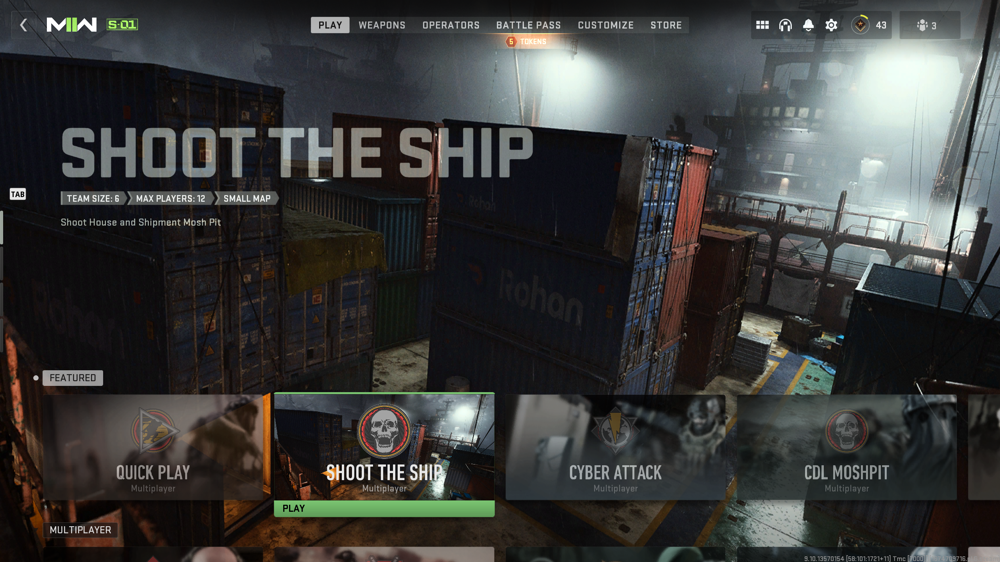Open the player profile showing level 43

coord(869,25)
